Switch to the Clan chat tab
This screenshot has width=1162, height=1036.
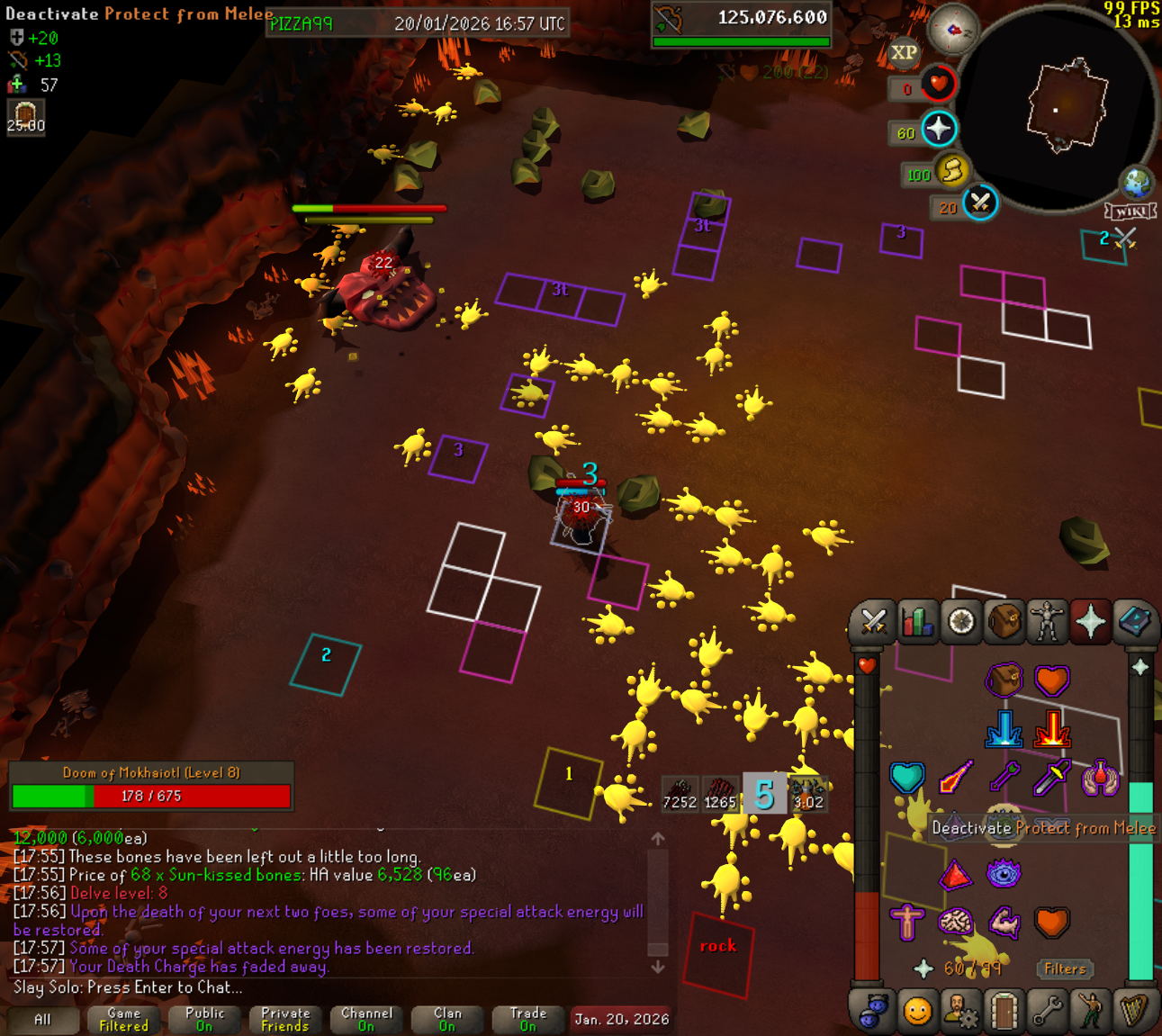point(447,1019)
